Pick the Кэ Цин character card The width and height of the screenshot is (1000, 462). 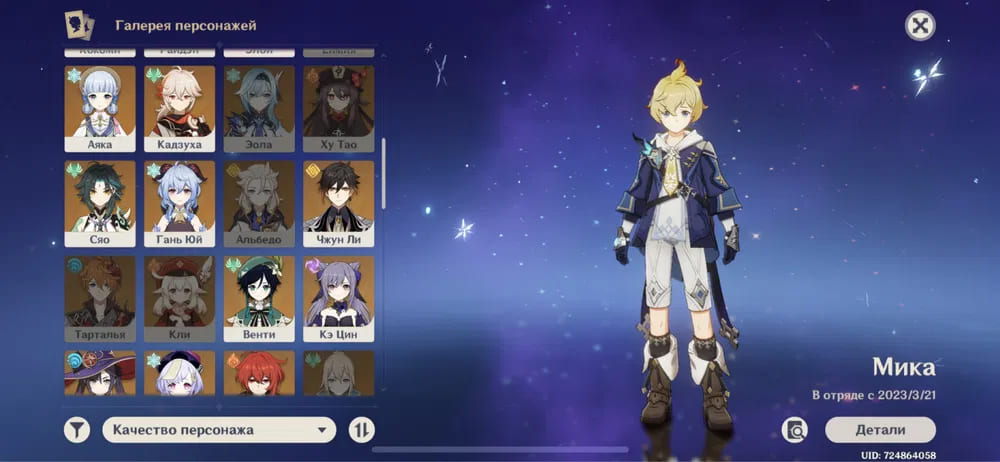(338, 298)
